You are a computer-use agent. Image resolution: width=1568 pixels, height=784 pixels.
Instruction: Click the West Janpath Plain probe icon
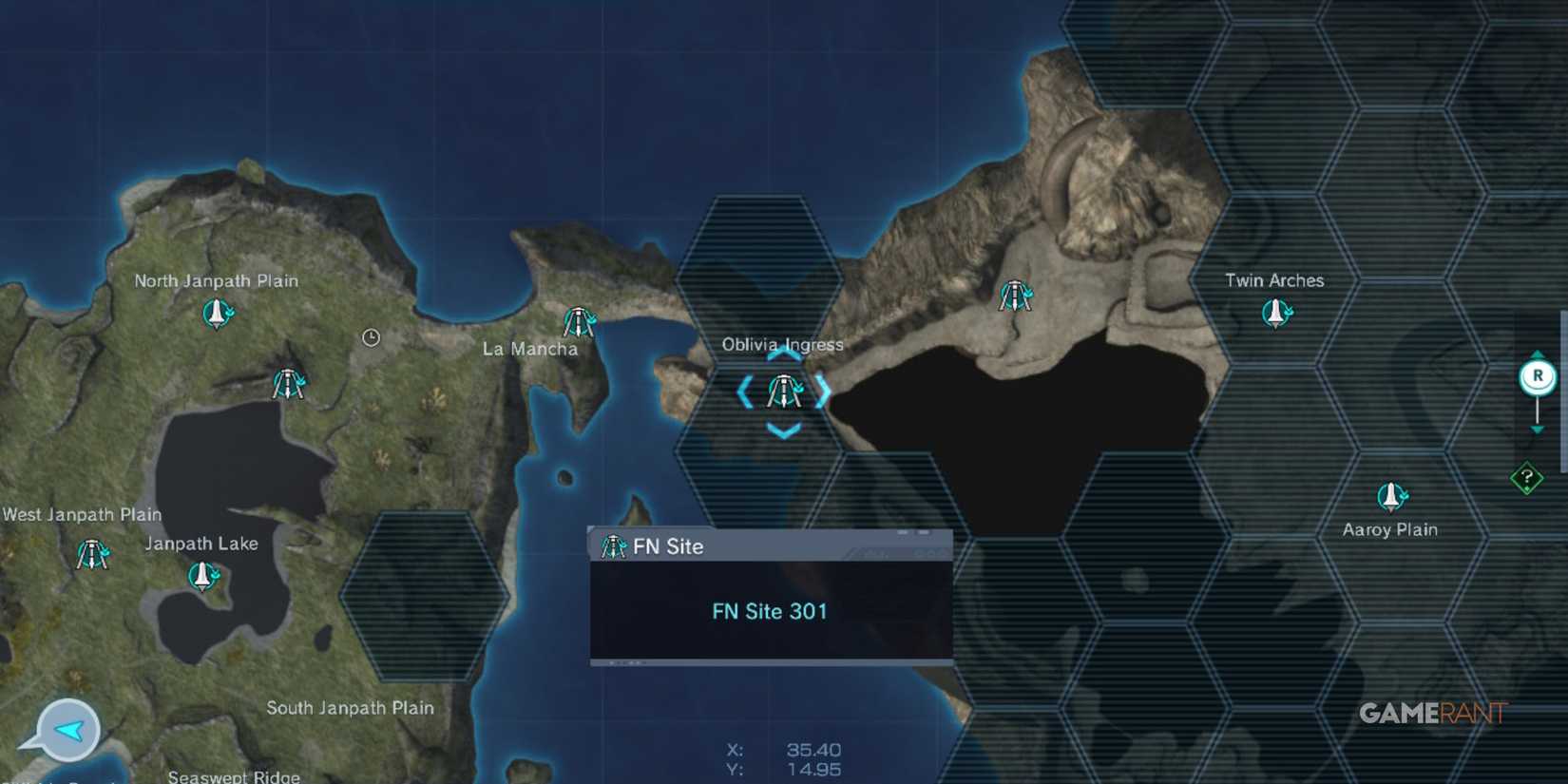[91, 553]
